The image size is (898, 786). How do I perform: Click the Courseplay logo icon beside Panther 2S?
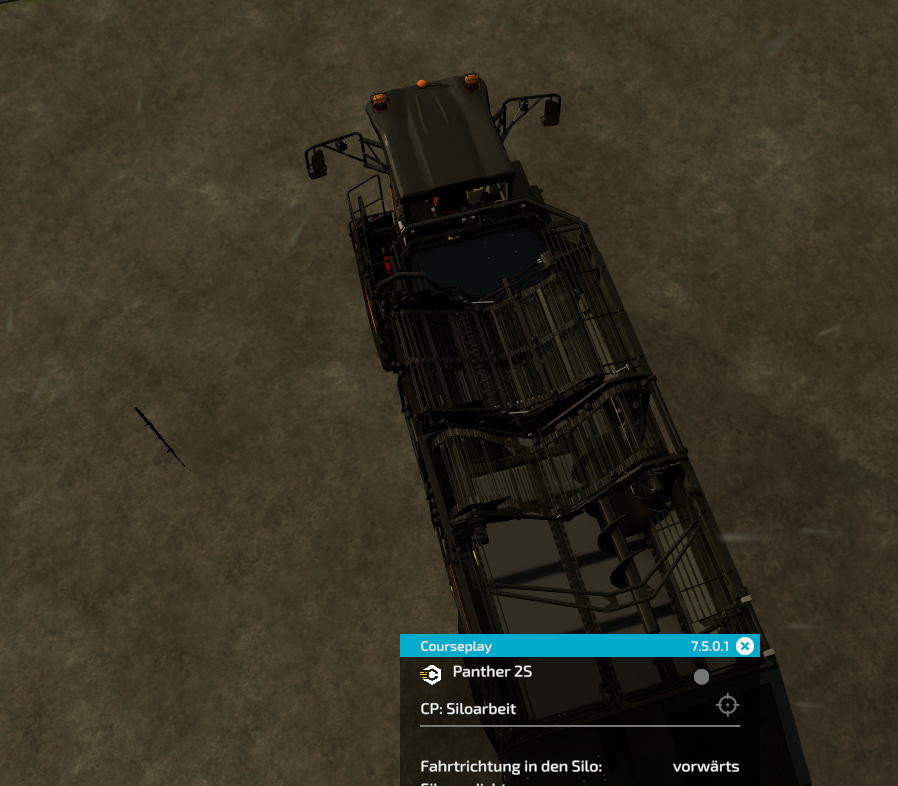(431, 674)
